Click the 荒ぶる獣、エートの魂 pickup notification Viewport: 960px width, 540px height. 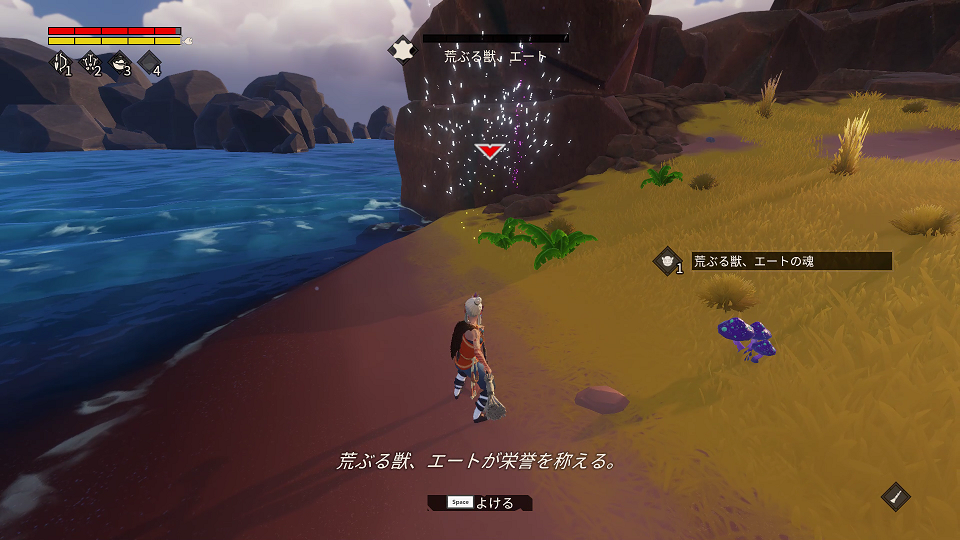point(790,261)
